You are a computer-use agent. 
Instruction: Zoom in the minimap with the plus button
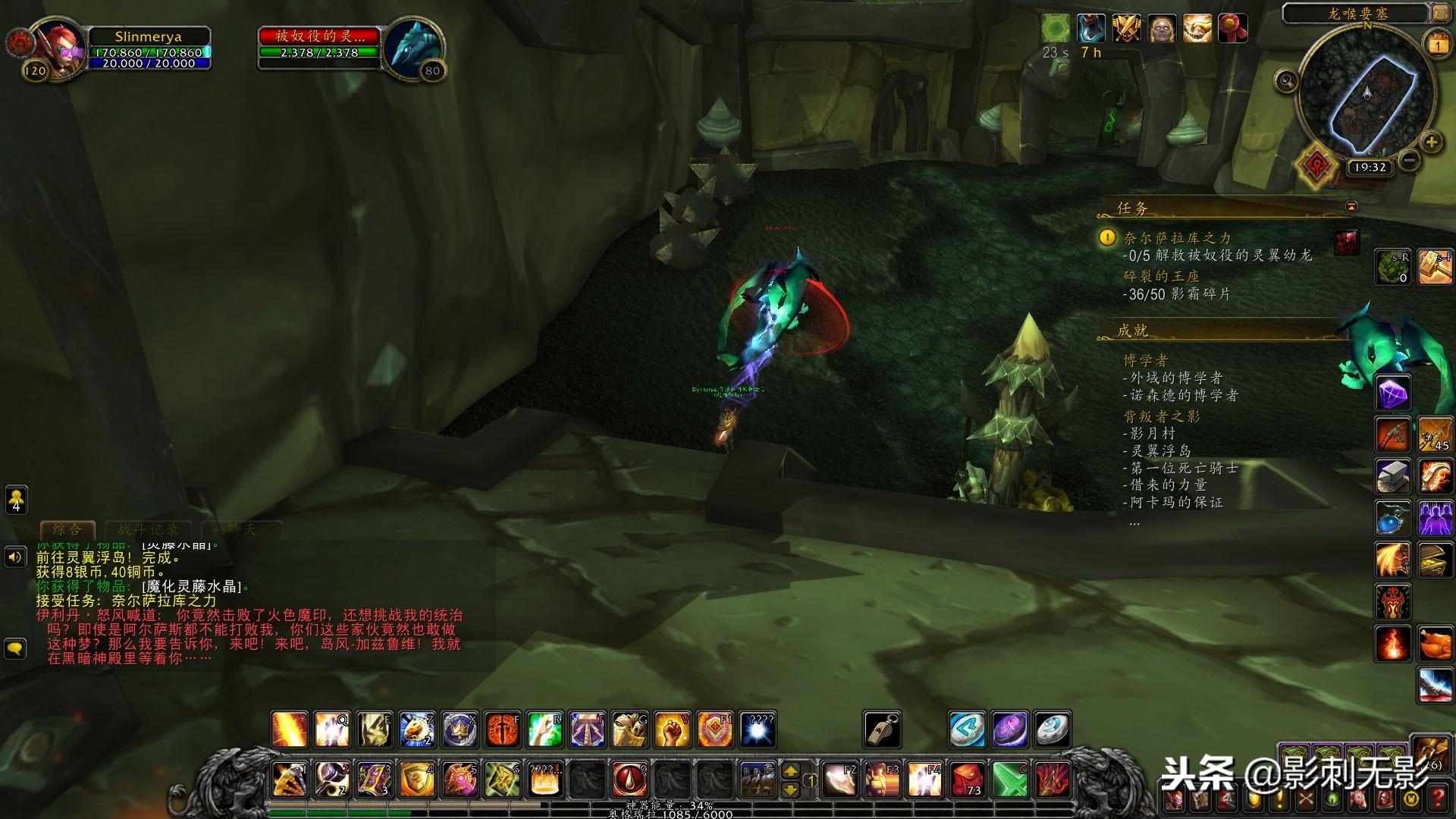pyautogui.click(x=1431, y=142)
